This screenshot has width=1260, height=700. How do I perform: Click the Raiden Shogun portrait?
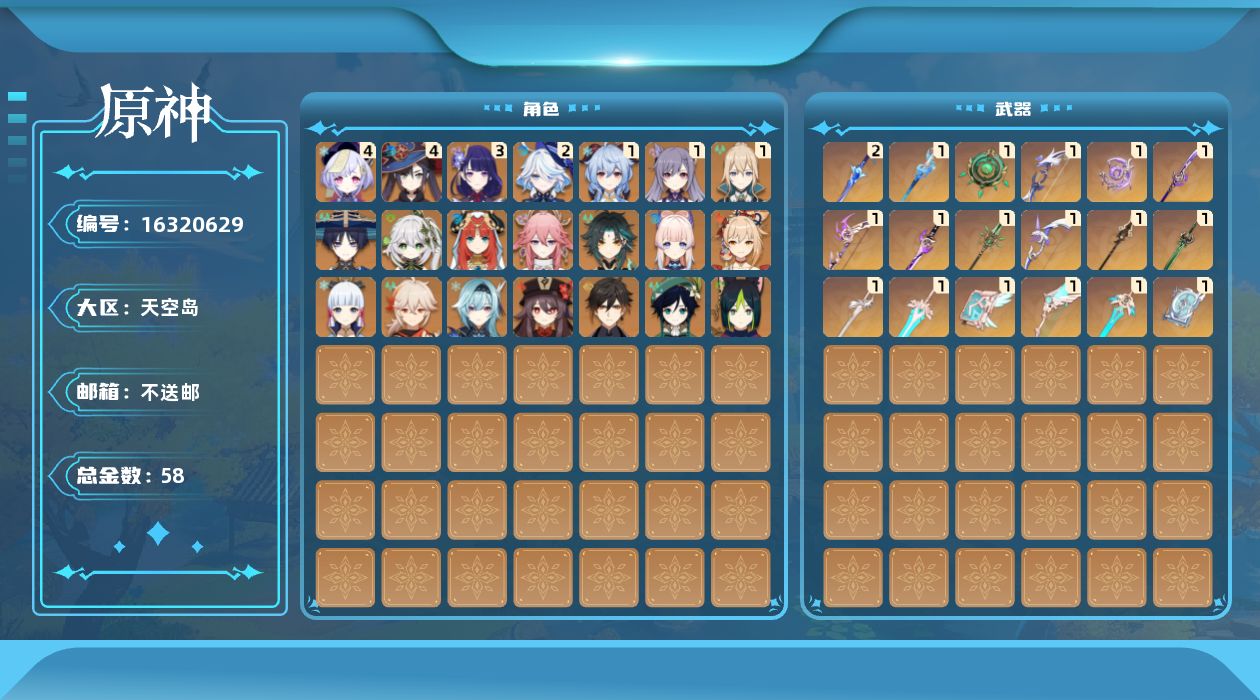pyautogui.click(x=478, y=172)
